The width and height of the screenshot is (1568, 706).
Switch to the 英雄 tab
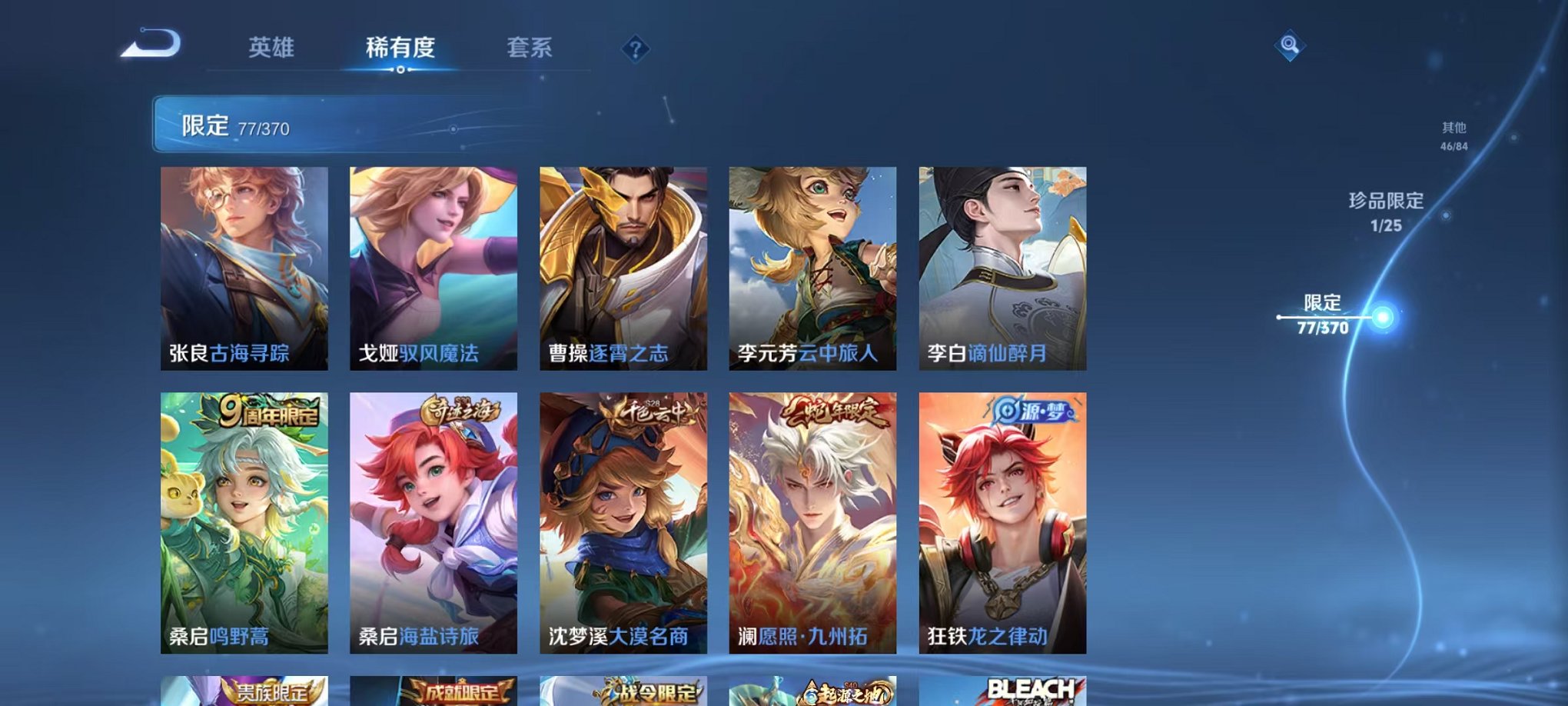(270, 48)
